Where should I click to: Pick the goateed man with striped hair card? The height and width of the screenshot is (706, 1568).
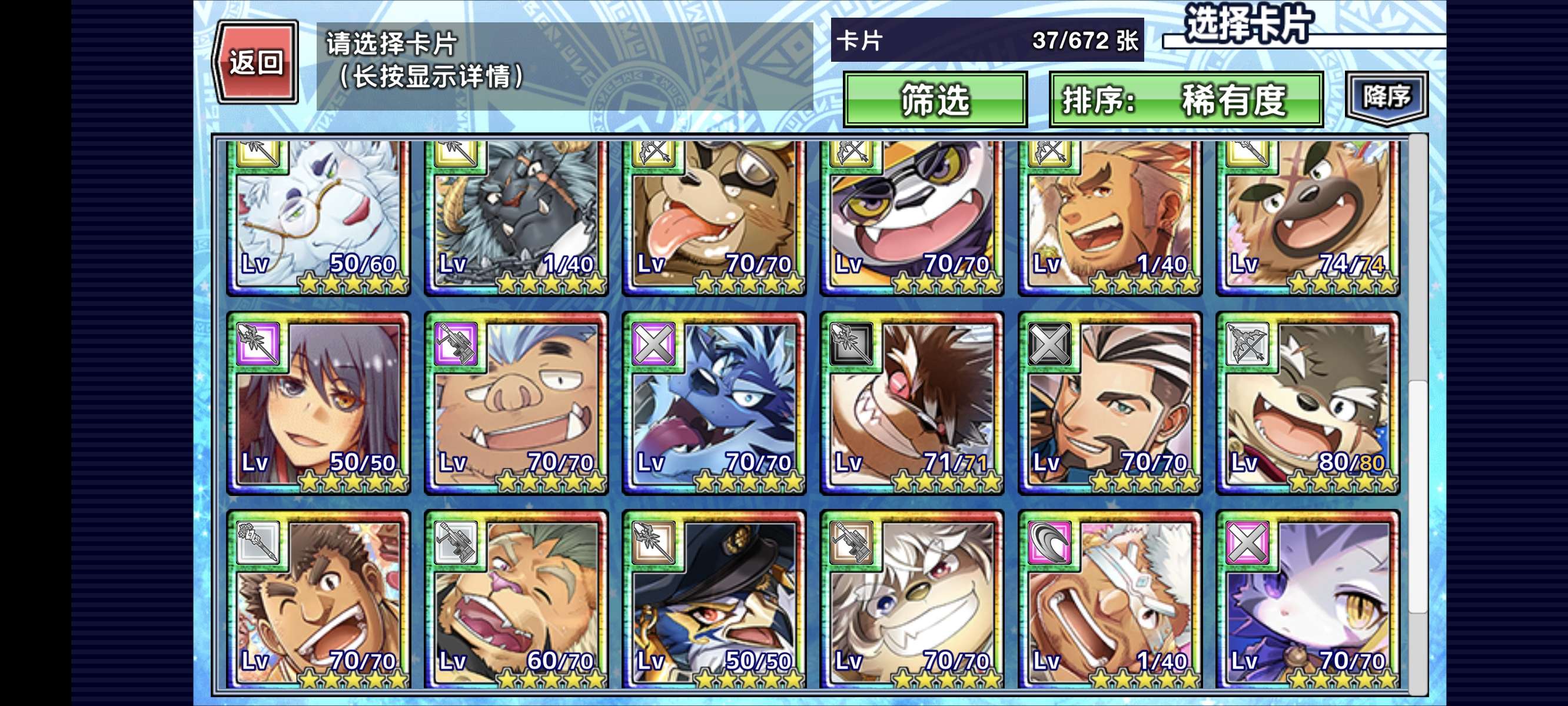[1109, 404]
